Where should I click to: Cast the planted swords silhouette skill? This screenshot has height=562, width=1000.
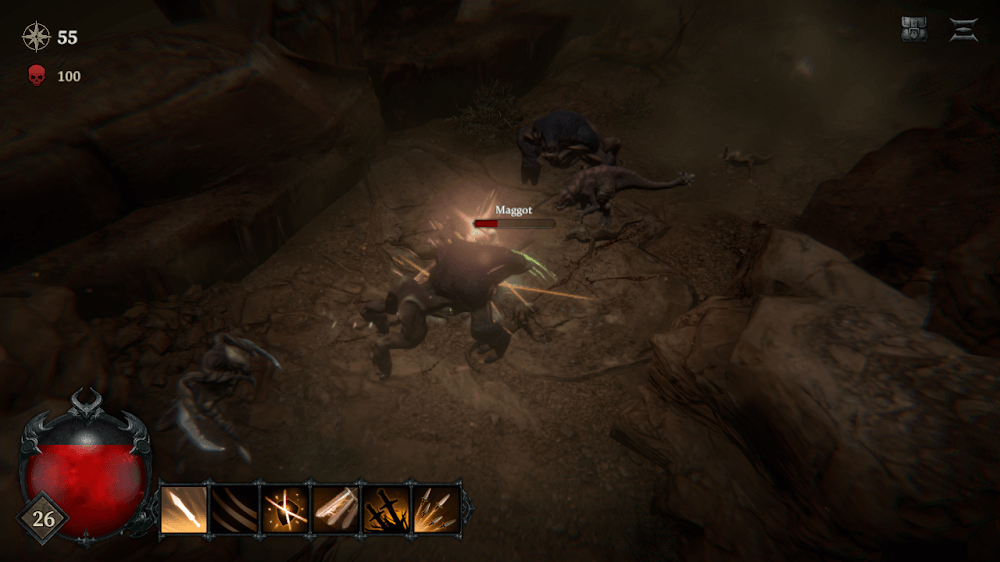click(386, 509)
